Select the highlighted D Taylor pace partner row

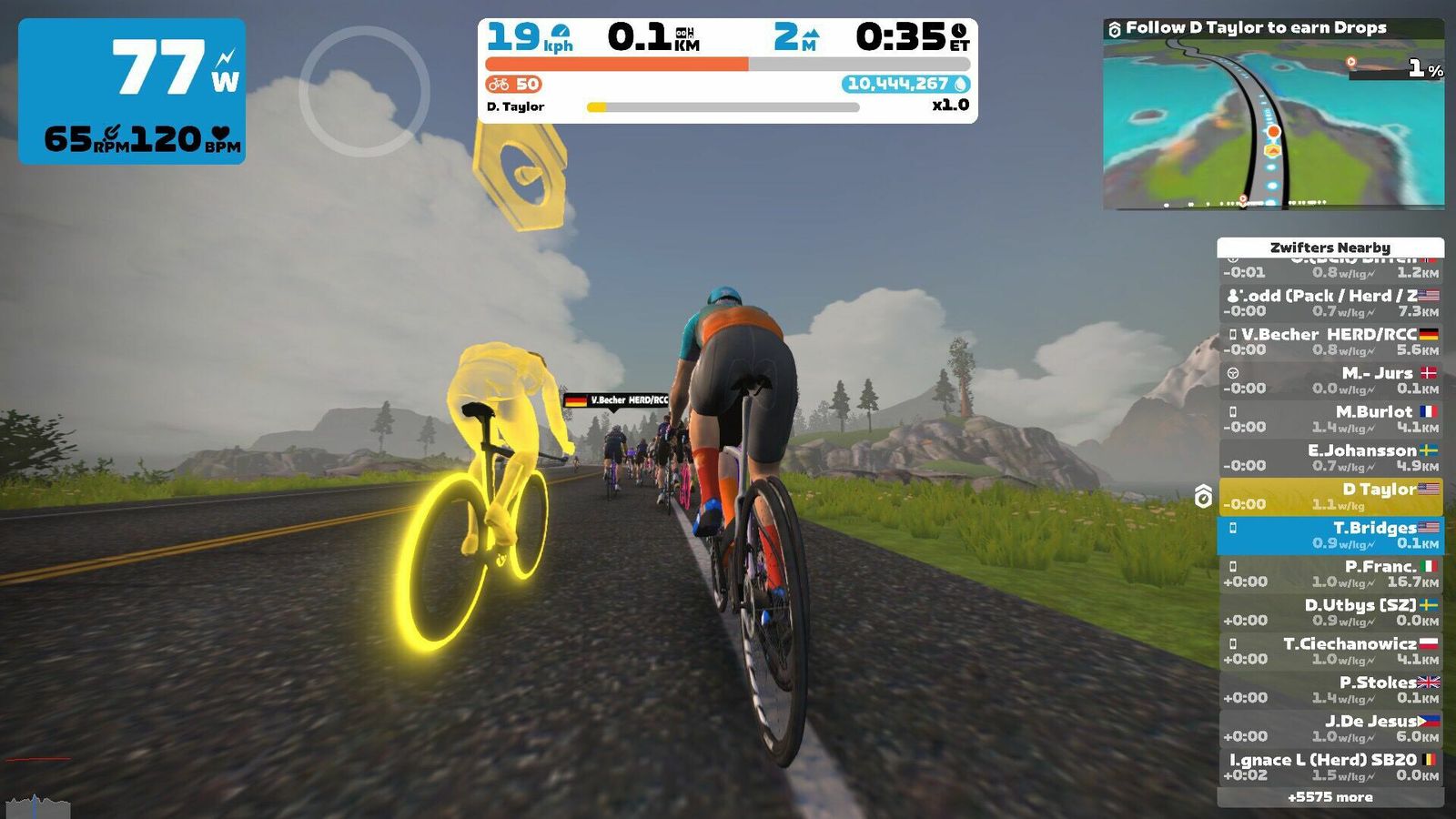[1330, 497]
